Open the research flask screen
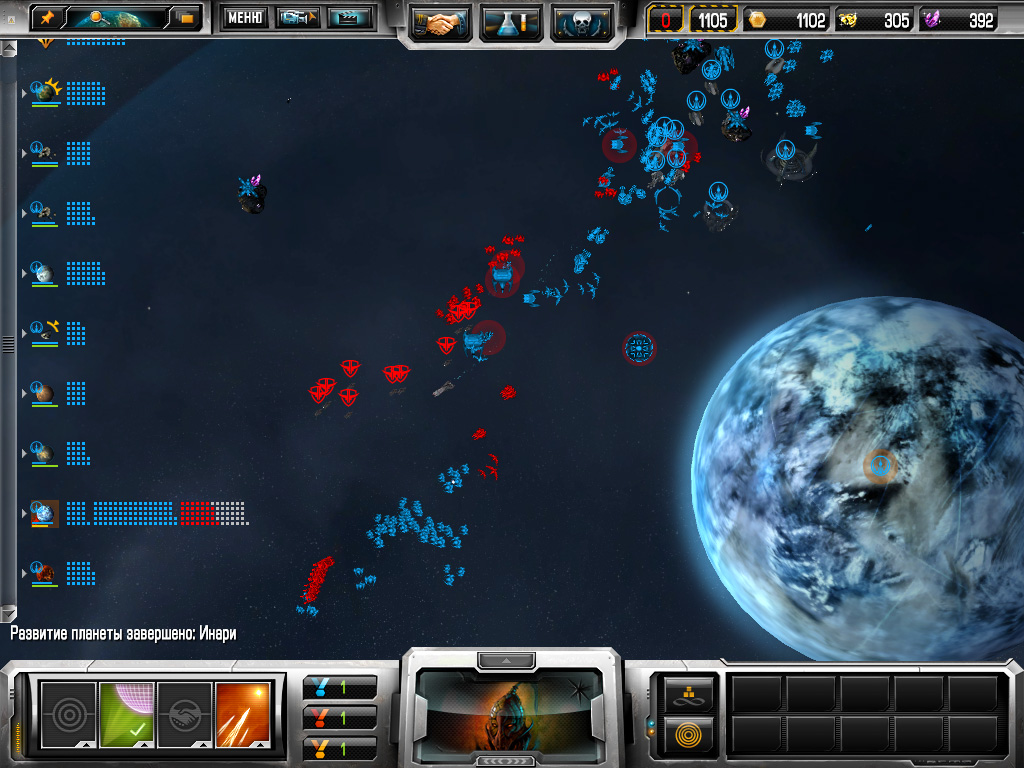 (511, 22)
